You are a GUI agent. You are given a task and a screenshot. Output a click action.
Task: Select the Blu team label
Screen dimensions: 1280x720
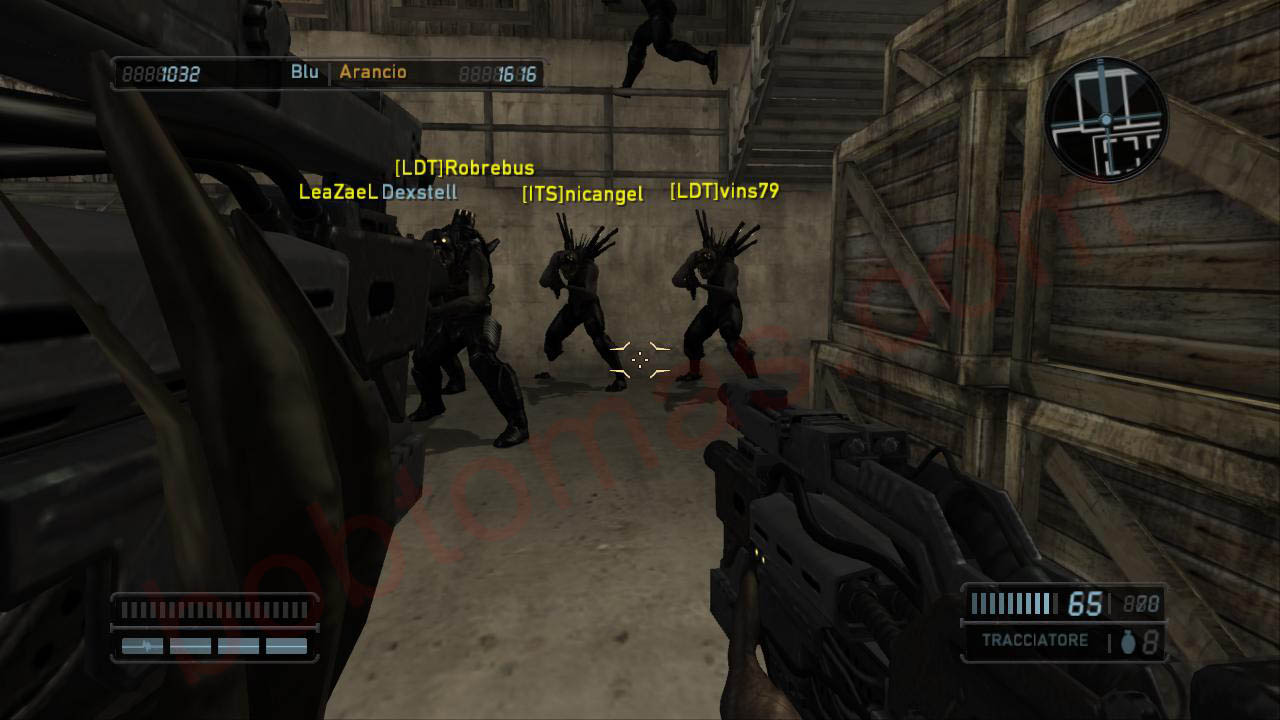click(304, 72)
